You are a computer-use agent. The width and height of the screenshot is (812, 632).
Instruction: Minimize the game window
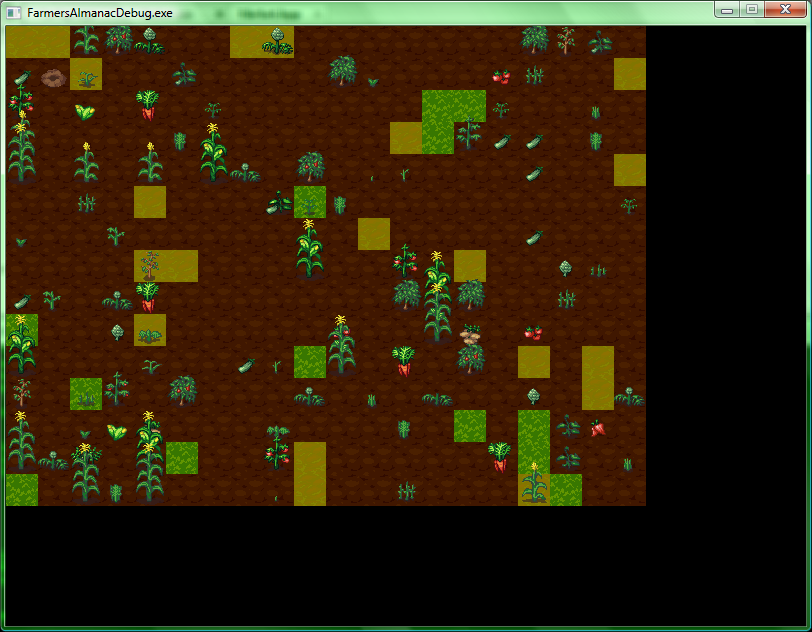click(x=727, y=9)
